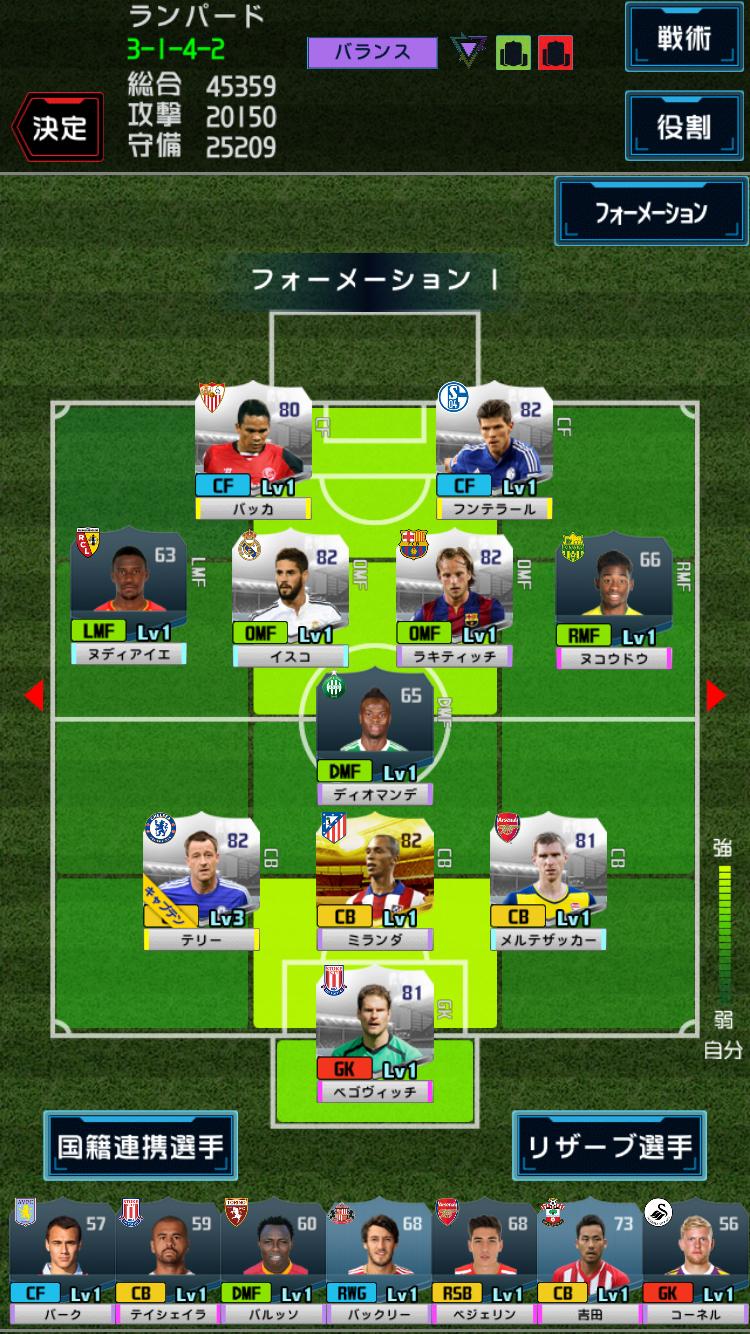This screenshot has width=750, height=1334.
Task: Switch to the next formation with right arrow
Action: (716, 695)
